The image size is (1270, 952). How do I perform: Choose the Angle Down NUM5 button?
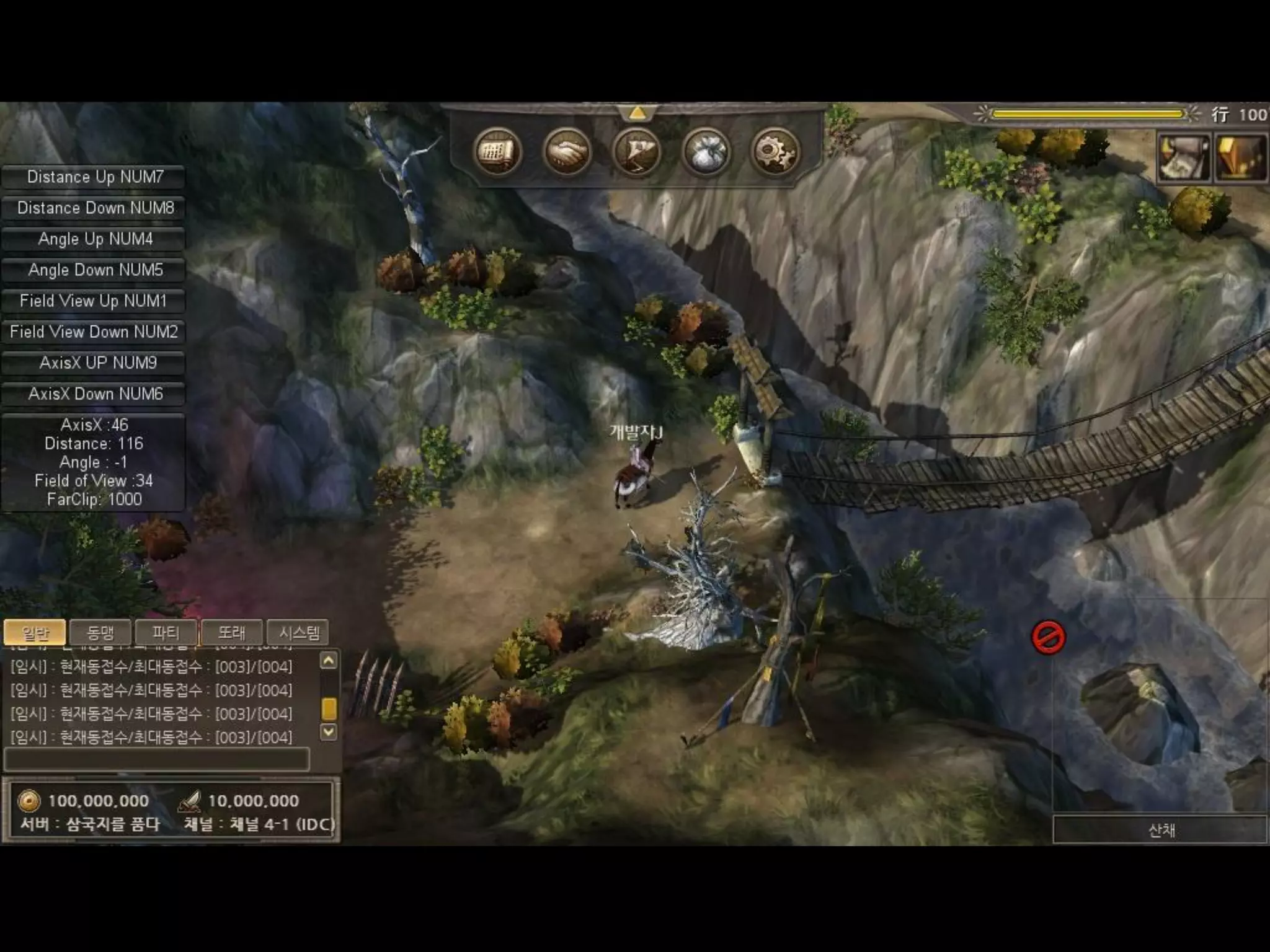pyautogui.click(x=94, y=270)
